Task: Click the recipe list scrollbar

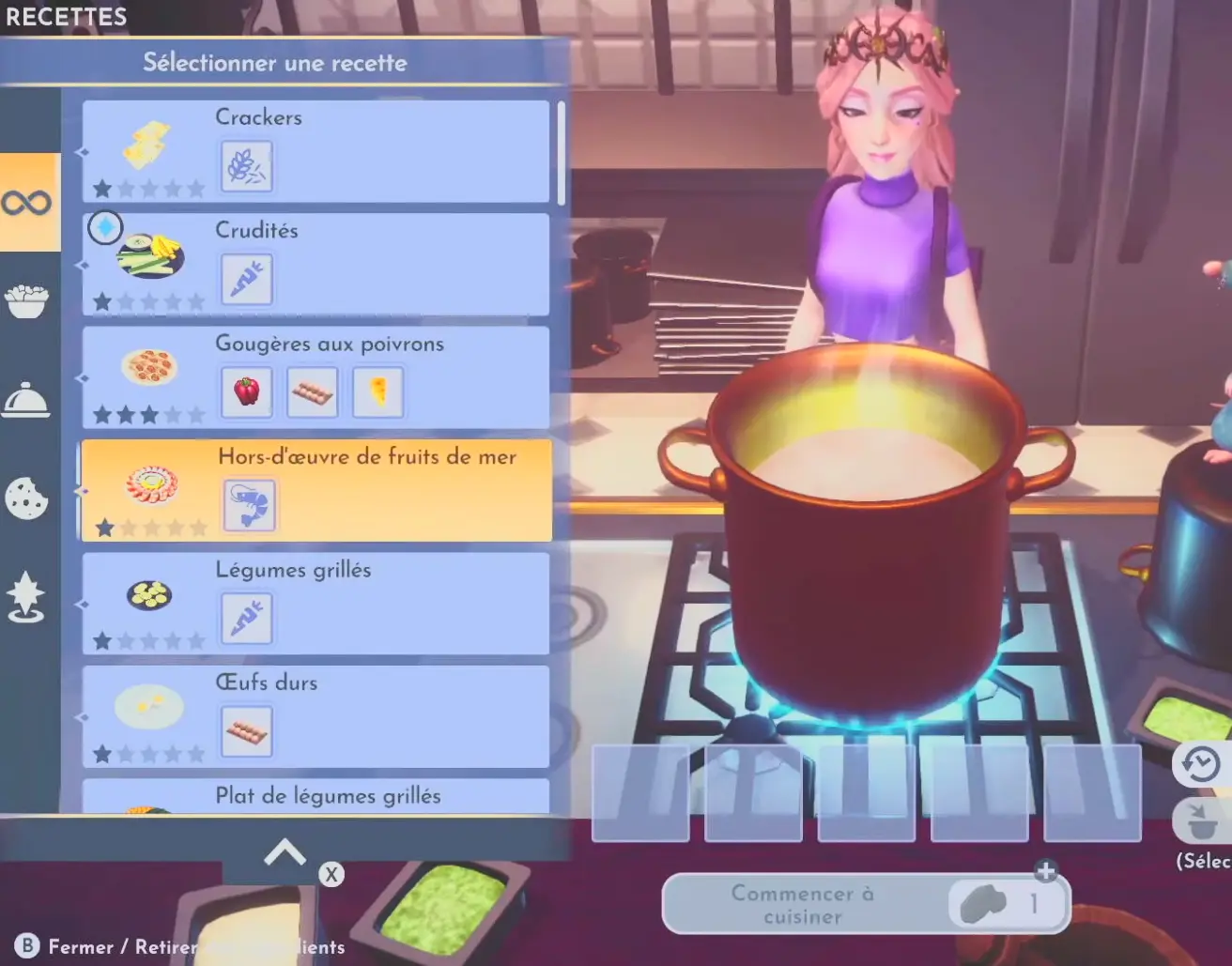Action: [x=561, y=154]
